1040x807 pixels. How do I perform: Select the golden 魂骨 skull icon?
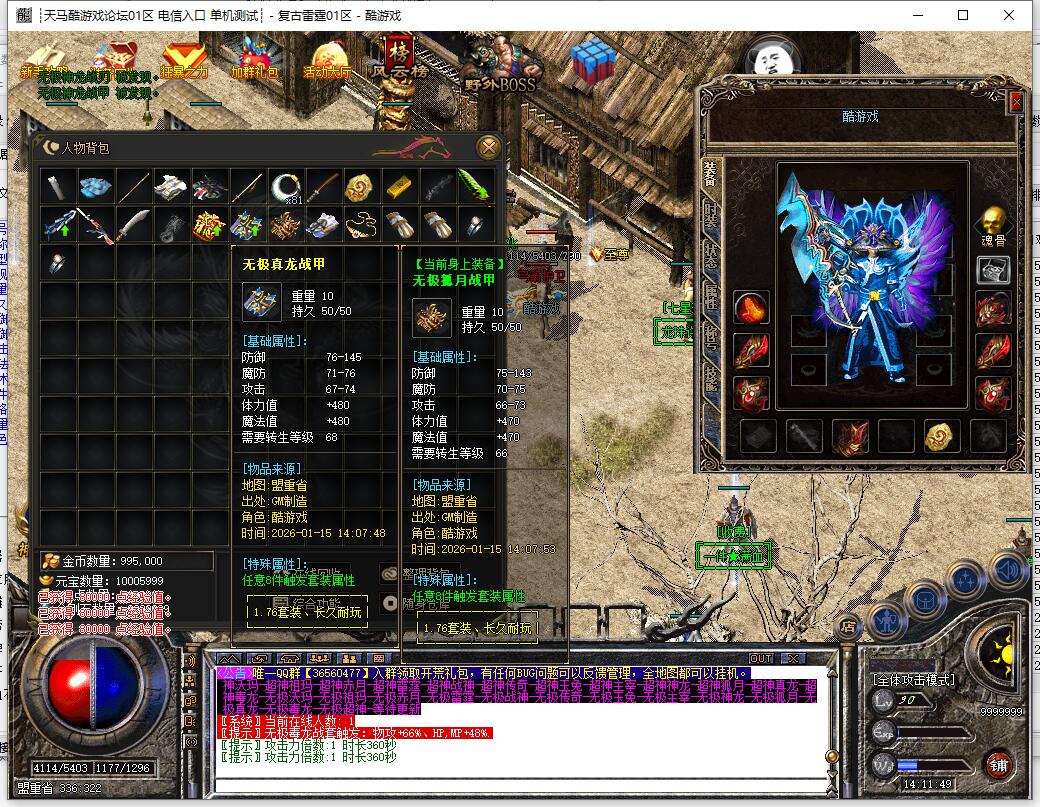(x=992, y=222)
